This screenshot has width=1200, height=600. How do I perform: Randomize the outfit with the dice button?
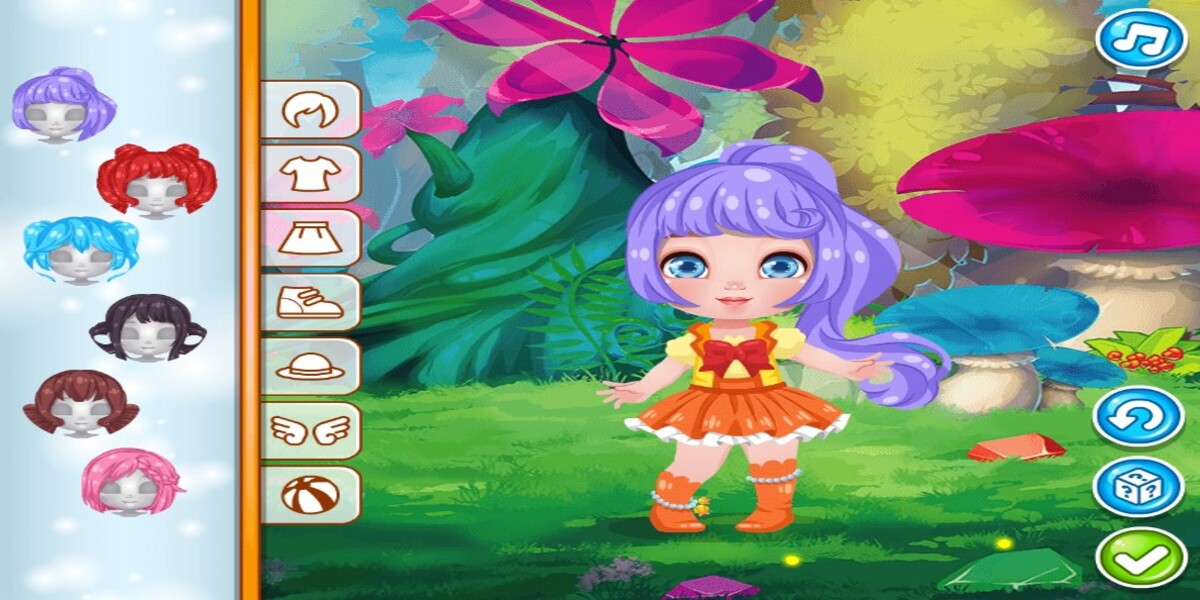click(x=1139, y=487)
